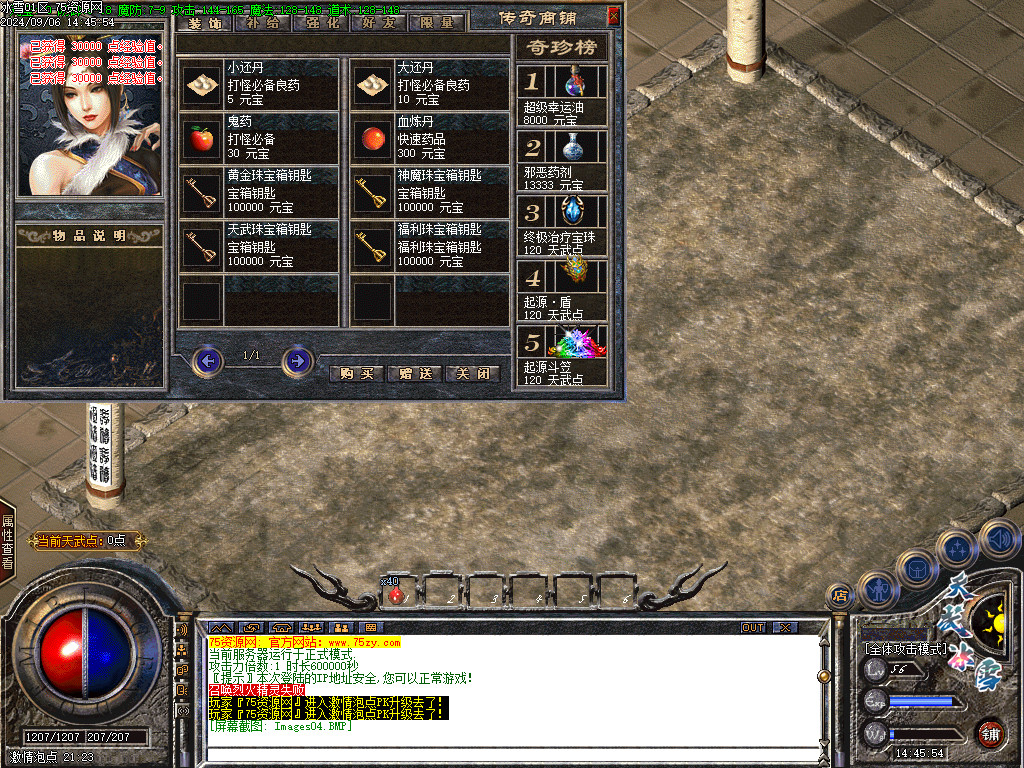Viewport: 1024px width, 768px height.
Task: Select the 黄金珠宝箱钥匙 key item
Action: (260, 192)
